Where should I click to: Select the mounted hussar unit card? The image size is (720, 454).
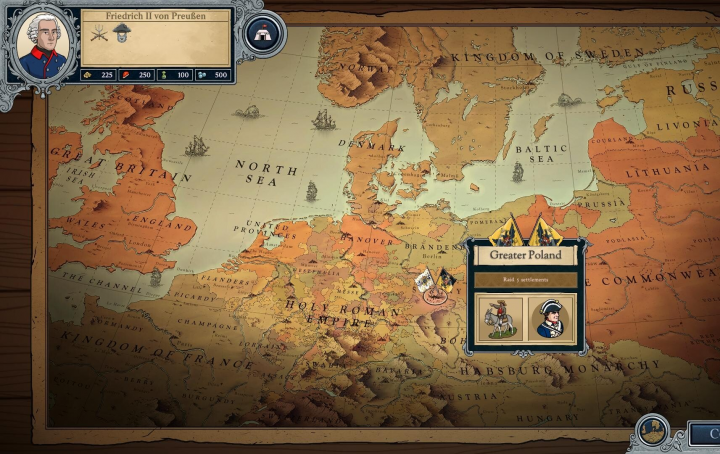point(500,319)
